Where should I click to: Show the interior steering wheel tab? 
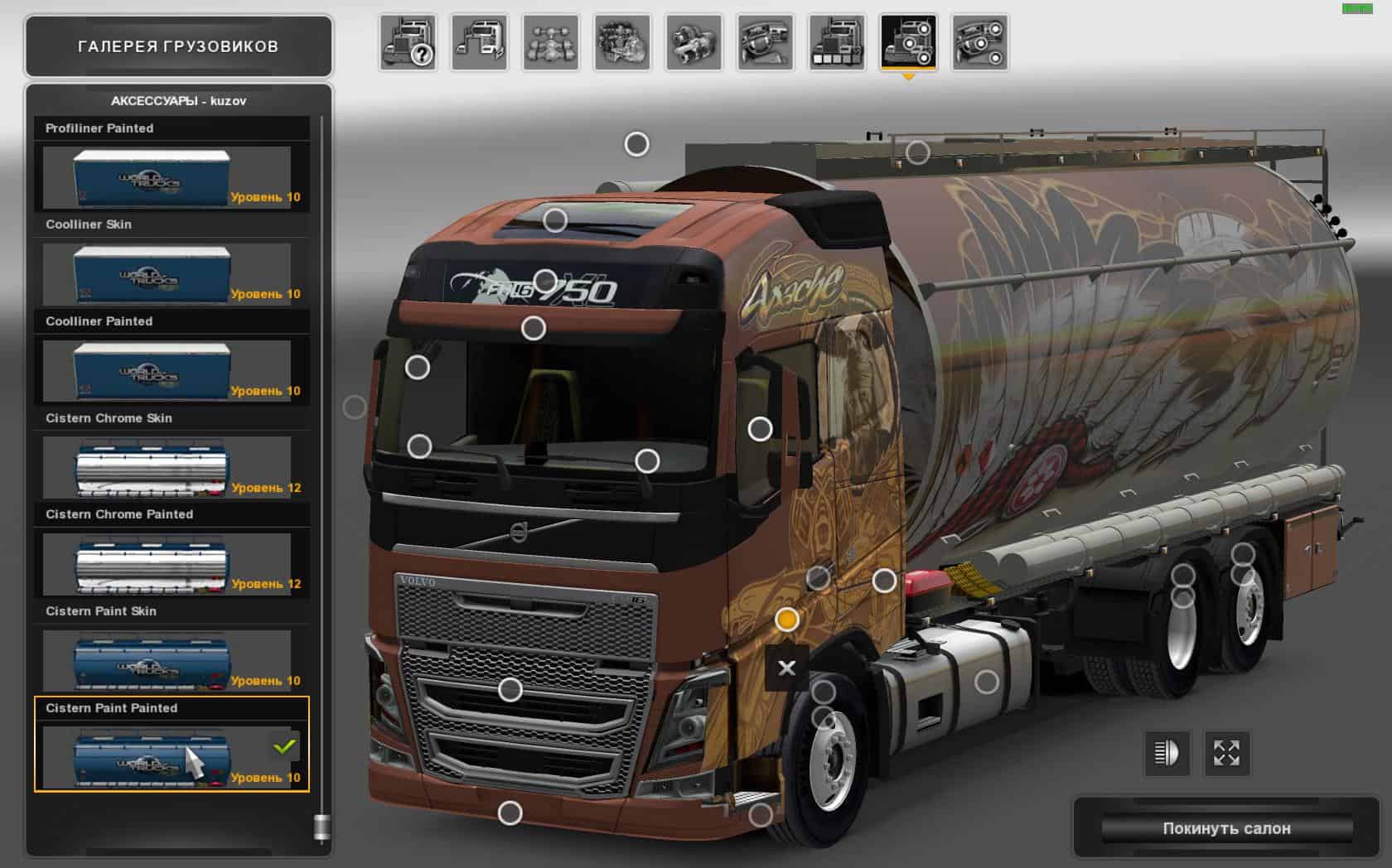[x=766, y=43]
